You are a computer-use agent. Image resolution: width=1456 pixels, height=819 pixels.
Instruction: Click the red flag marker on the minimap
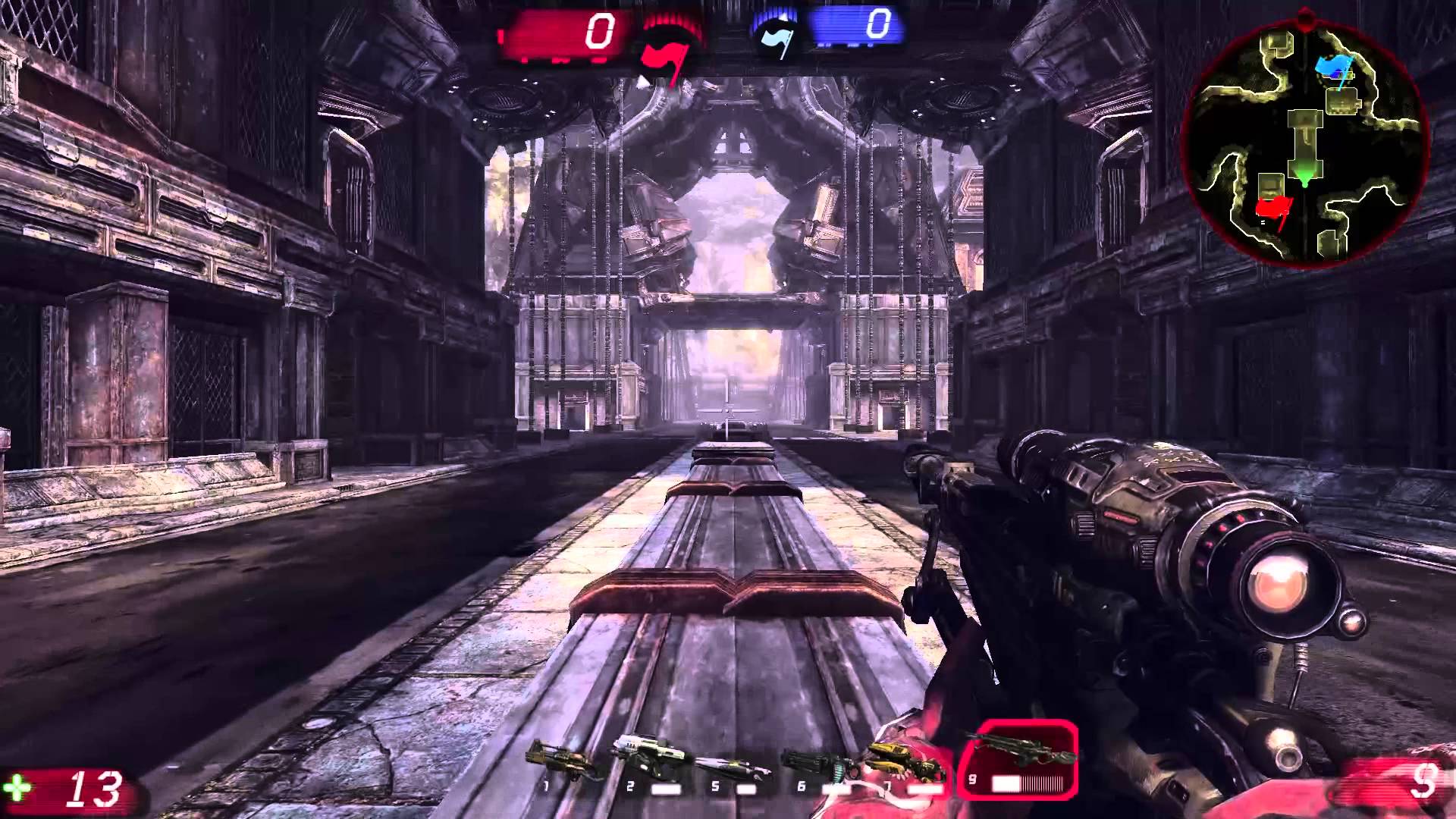pyautogui.click(x=1273, y=208)
